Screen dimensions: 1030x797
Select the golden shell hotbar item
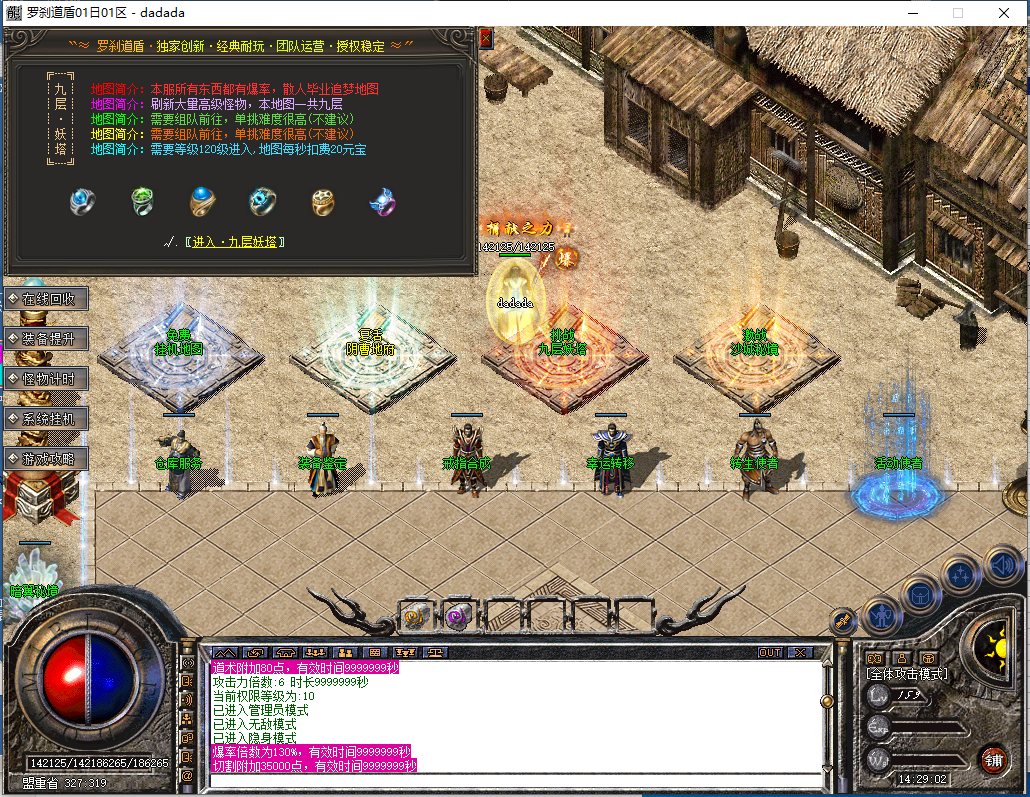[416, 615]
